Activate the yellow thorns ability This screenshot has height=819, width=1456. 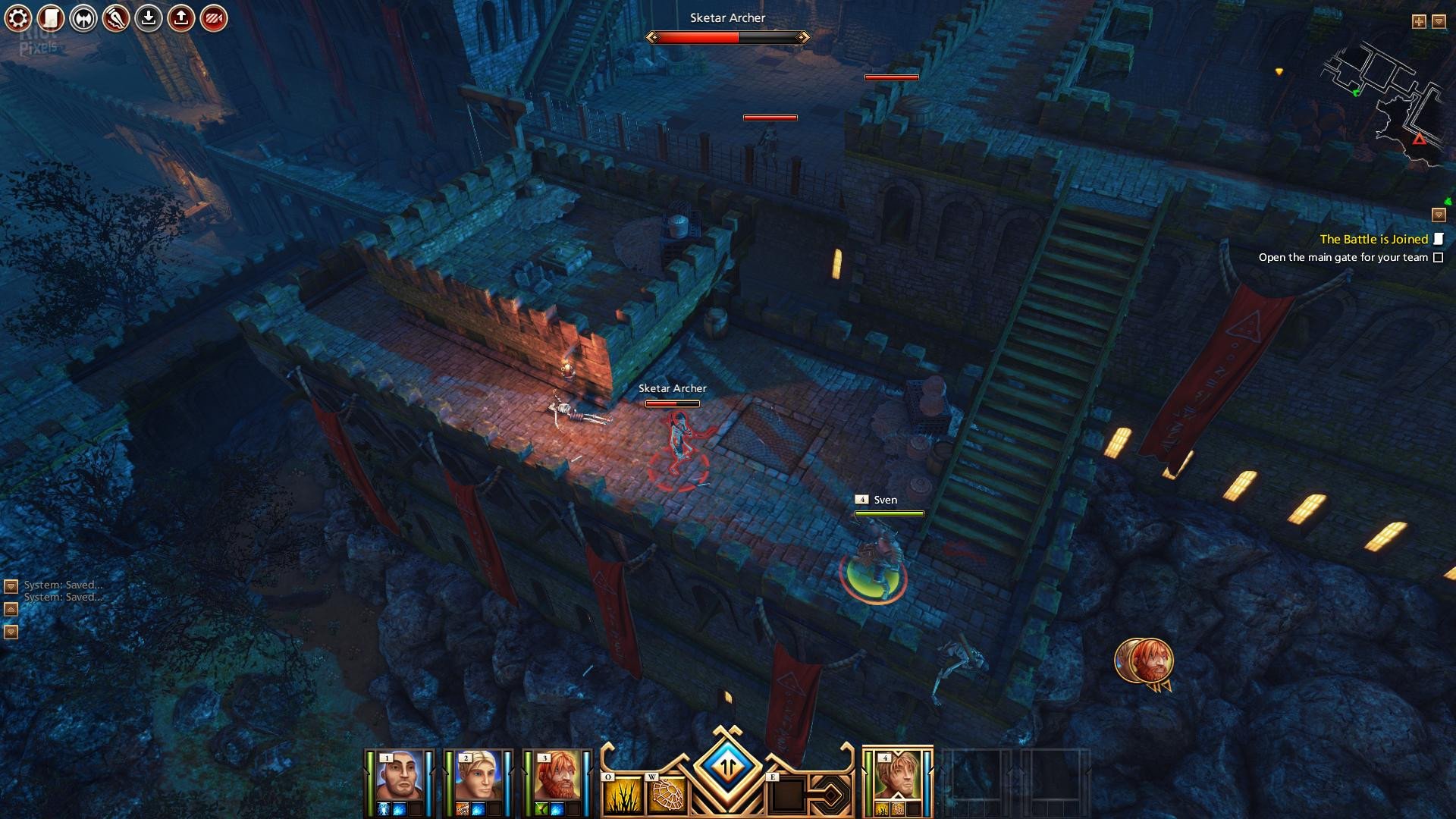(622, 795)
